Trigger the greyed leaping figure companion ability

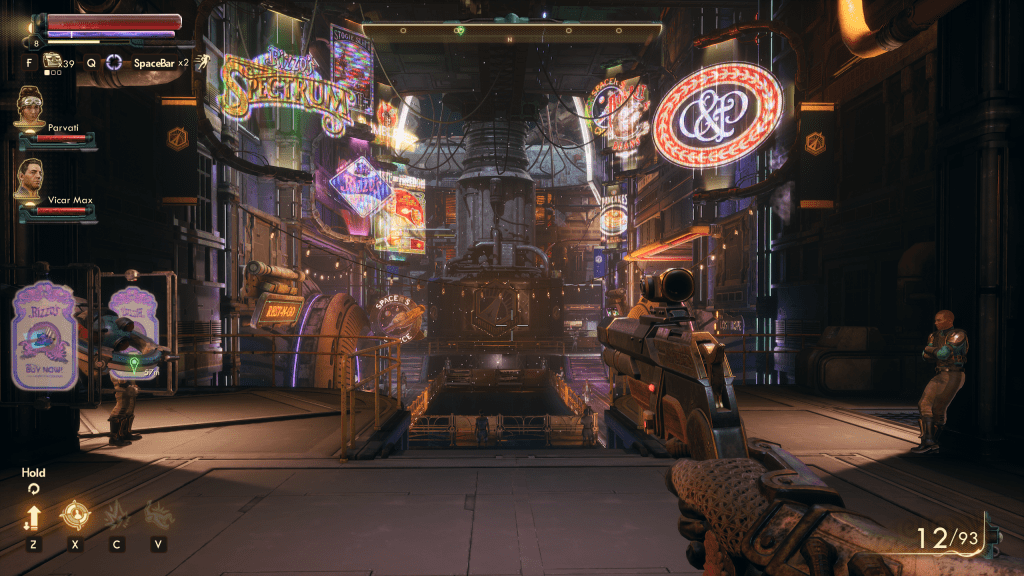pos(158,516)
